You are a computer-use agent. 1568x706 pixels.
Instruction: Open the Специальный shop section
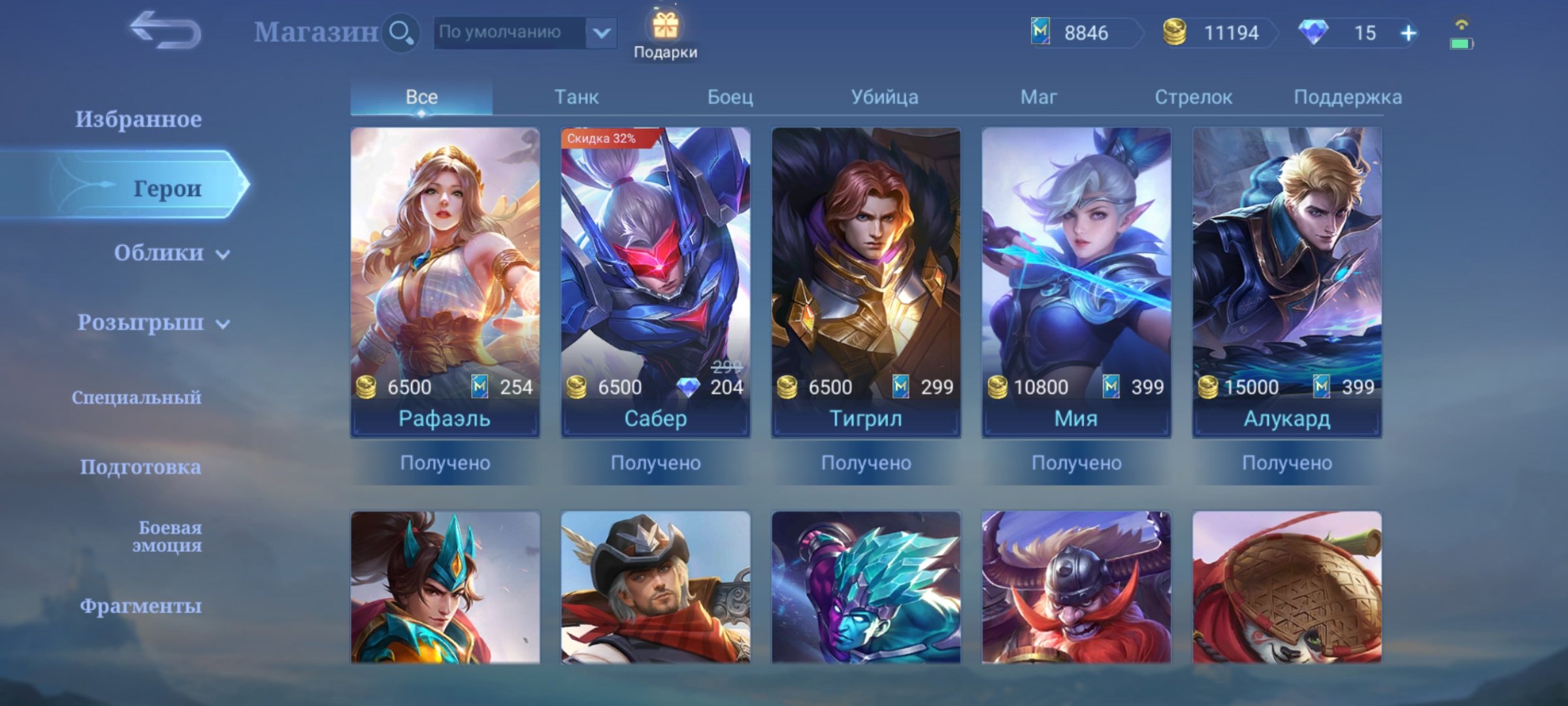tap(137, 397)
